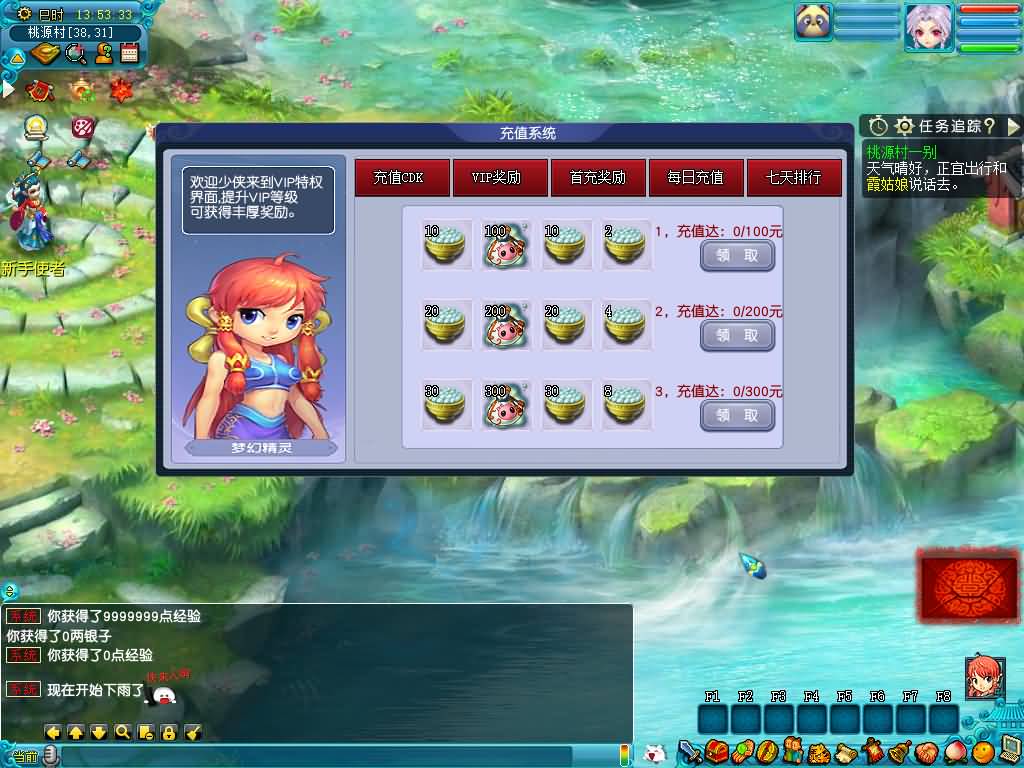Switch to the 充值CDK tab
1024x768 pixels.
click(x=402, y=178)
